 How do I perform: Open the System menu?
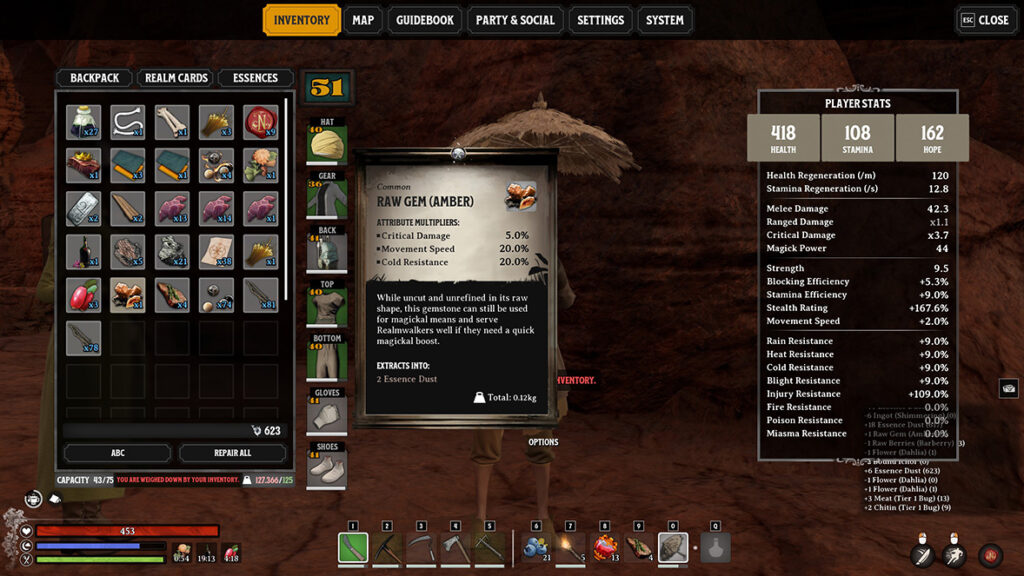pos(665,20)
